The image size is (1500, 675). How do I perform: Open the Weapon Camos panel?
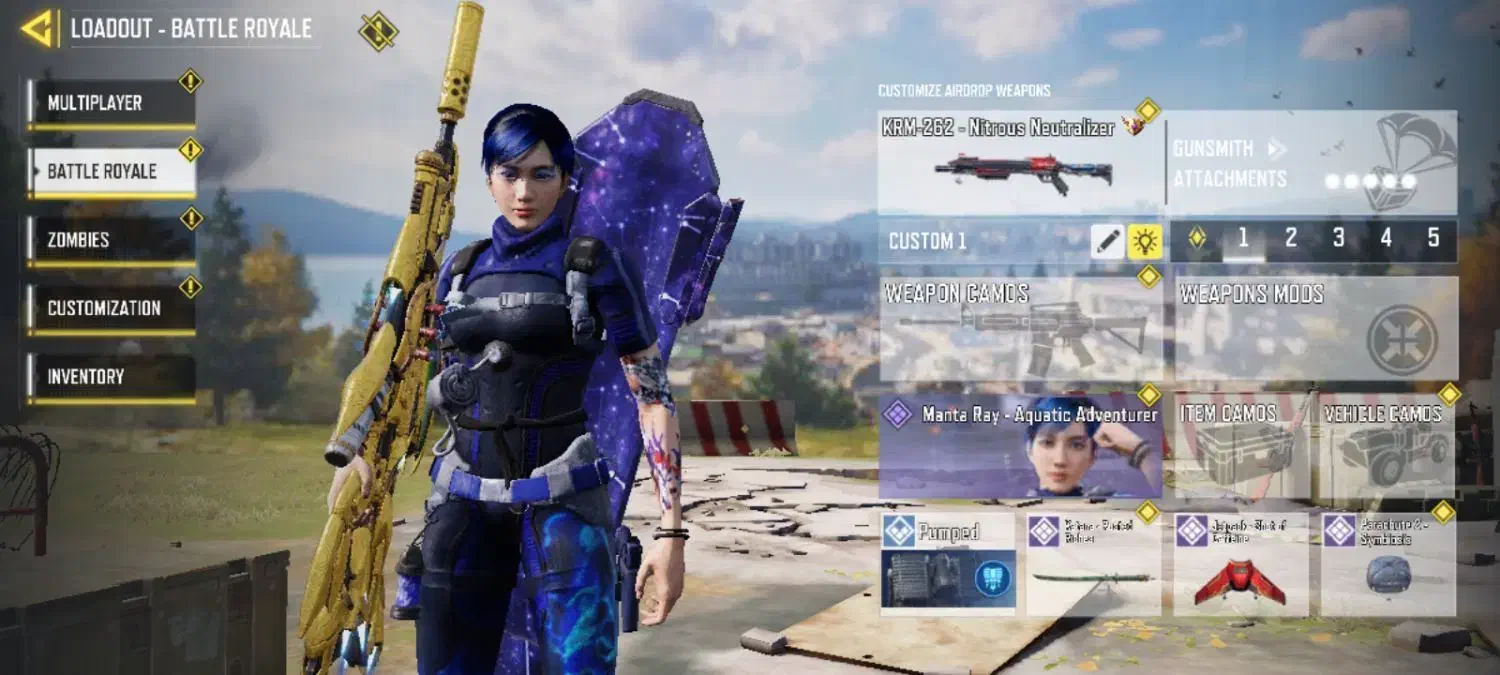coord(1021,329)
